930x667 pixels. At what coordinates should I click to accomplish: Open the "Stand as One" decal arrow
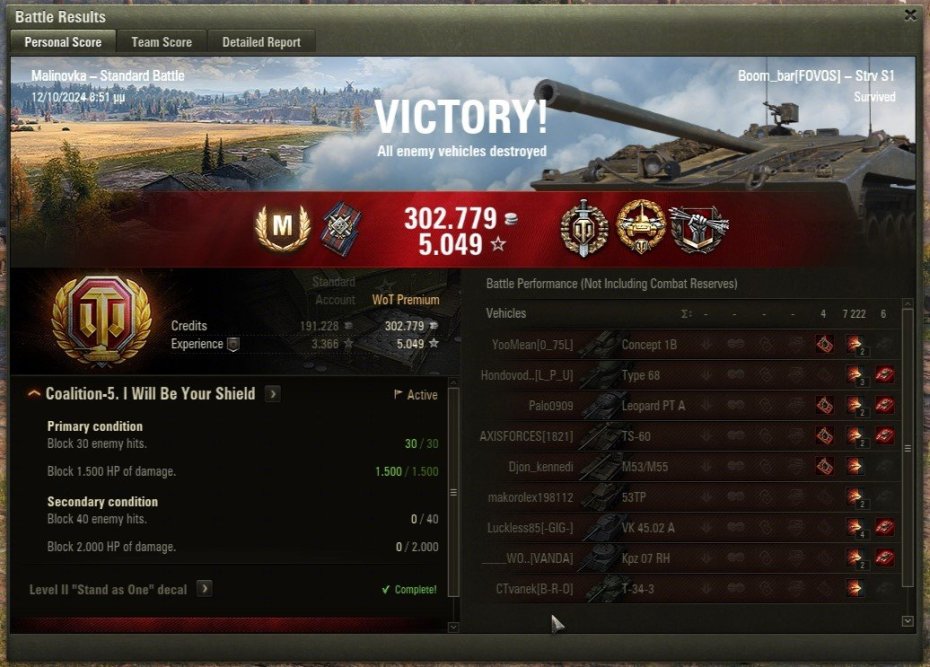[x=204, y=589]
